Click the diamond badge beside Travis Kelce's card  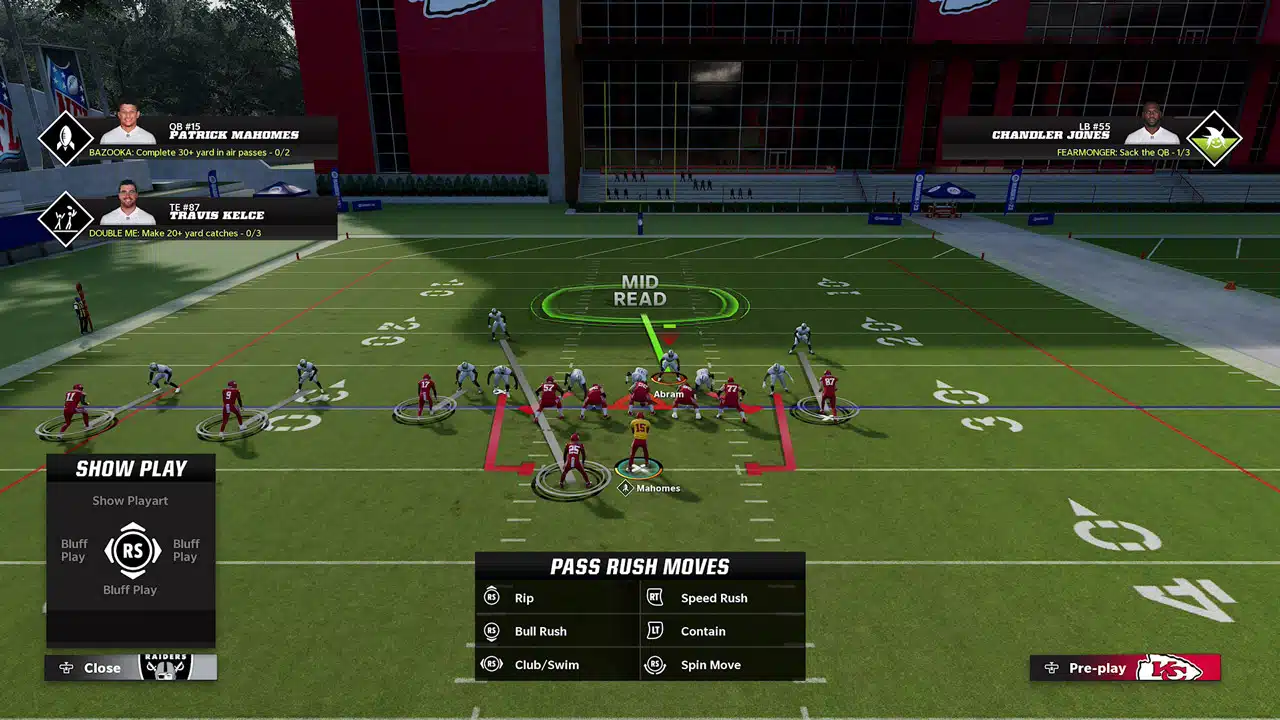tap(66, 218)
